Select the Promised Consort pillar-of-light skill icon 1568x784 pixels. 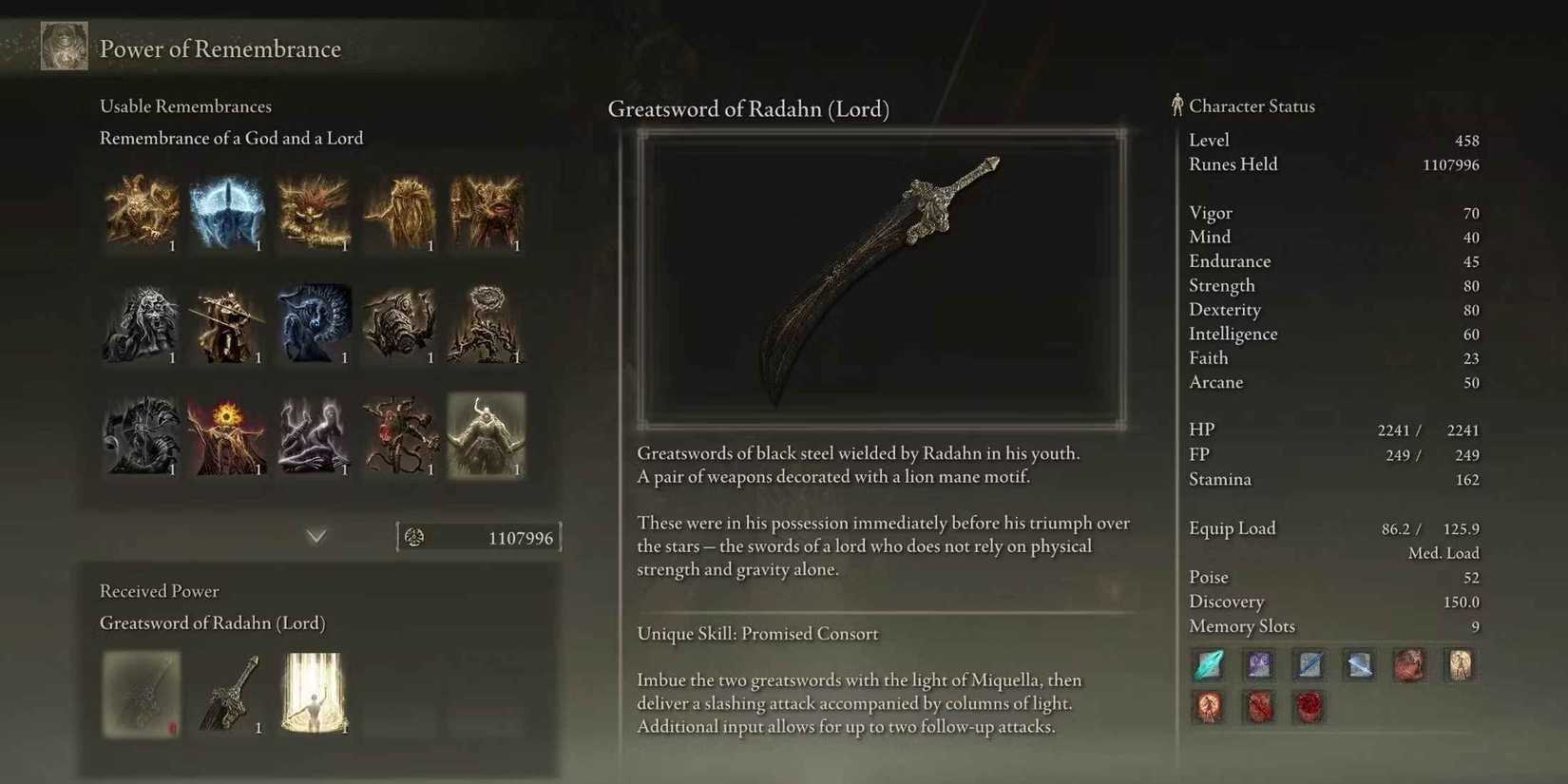pyautogui.click(x=314, y=694)
